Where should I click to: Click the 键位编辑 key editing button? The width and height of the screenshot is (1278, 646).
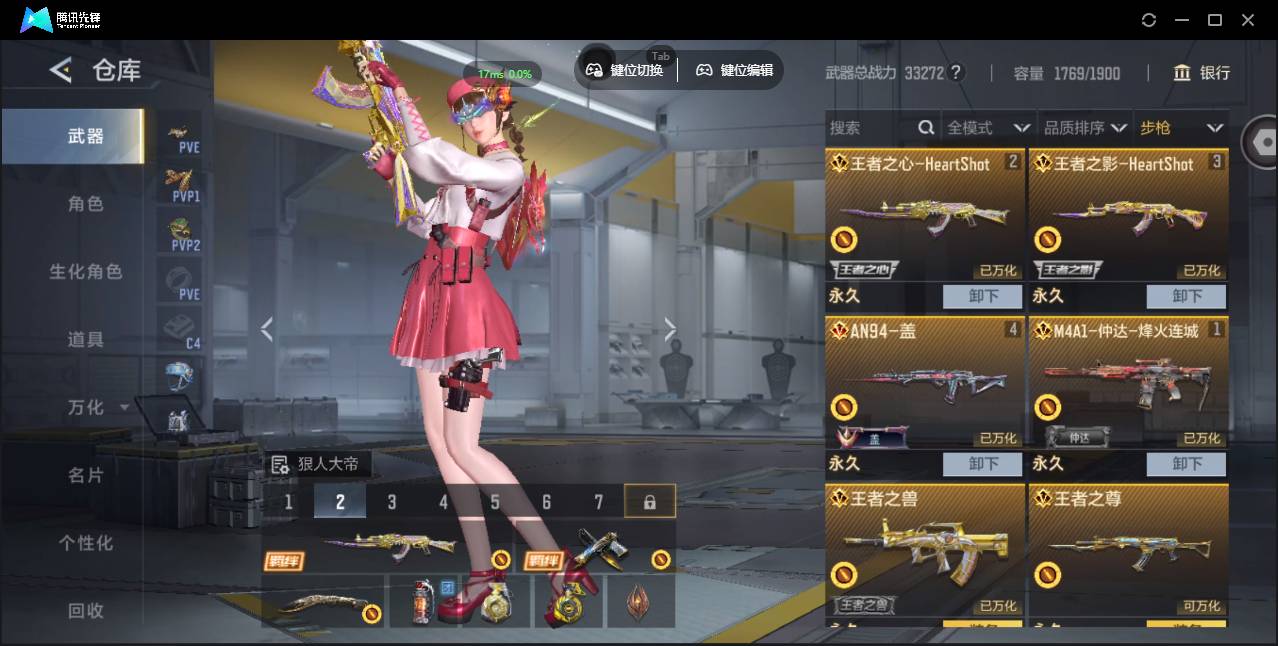(x=735, y=70)
